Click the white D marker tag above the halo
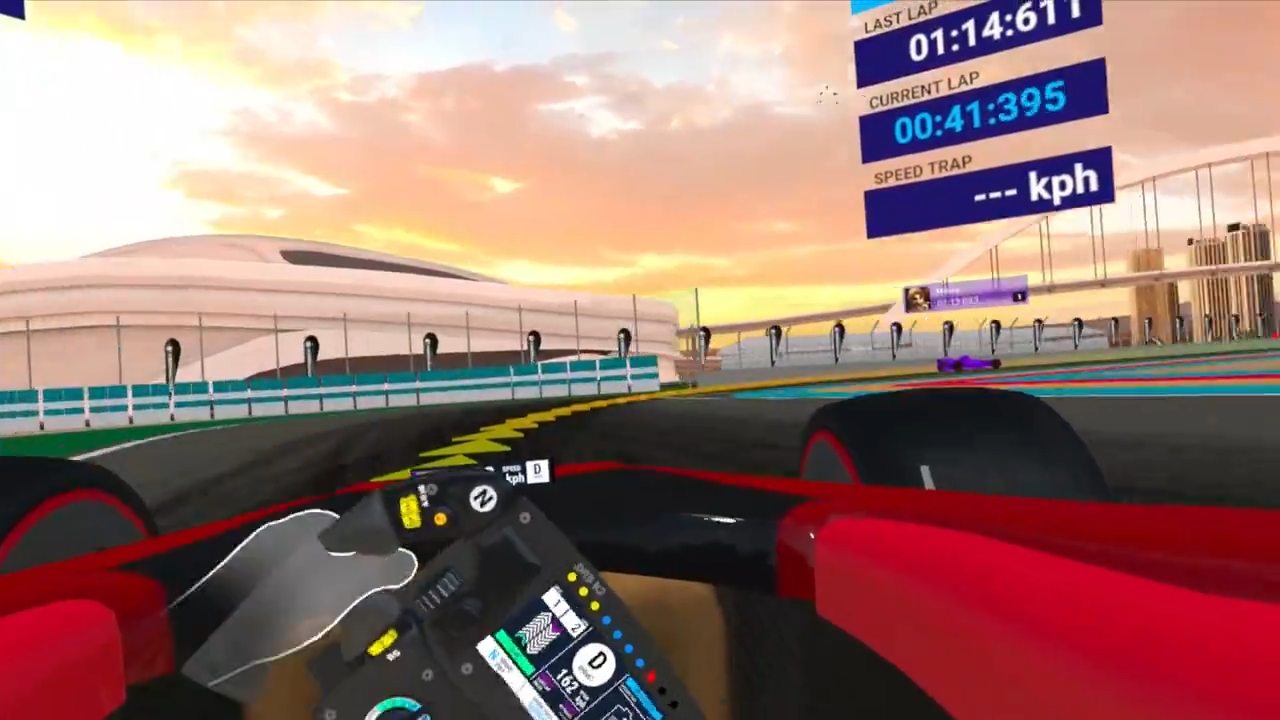This screenshot has width=1280, height=720. (x=537, y=470)
